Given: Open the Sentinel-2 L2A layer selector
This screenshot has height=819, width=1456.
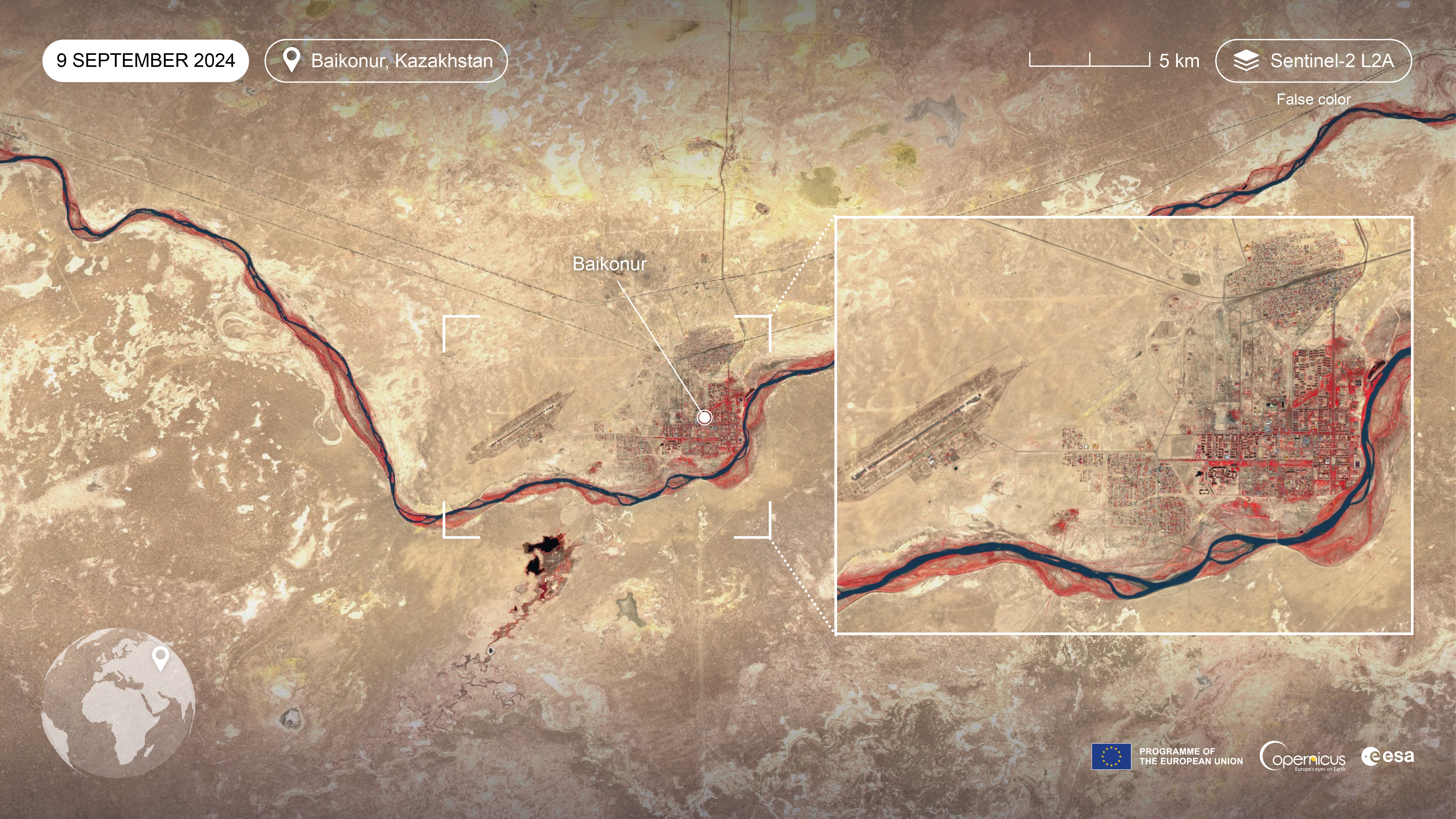Looking at the screenshot, I should pos(1313,60).
